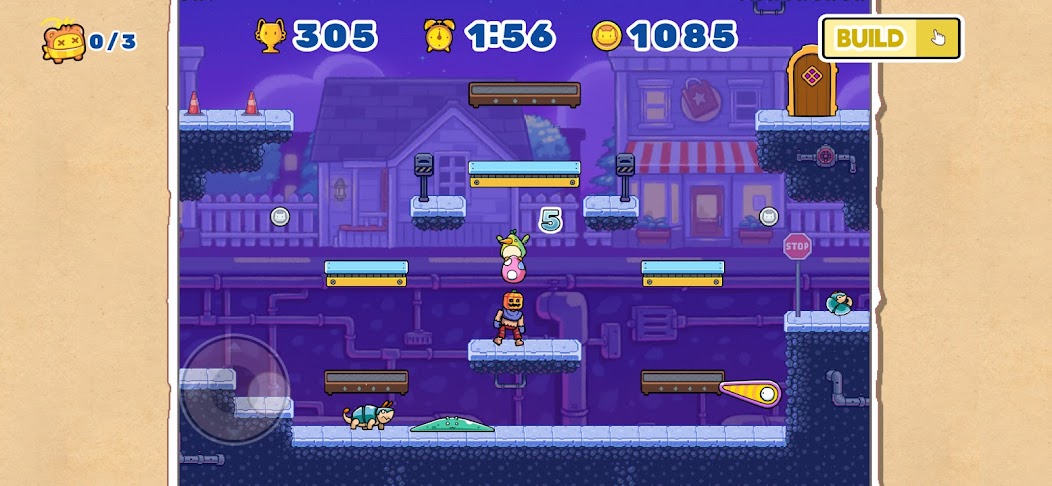Tap the yellow BUILD button
The width and height of the screenshot is (1052, 486).
click(890, 39)
